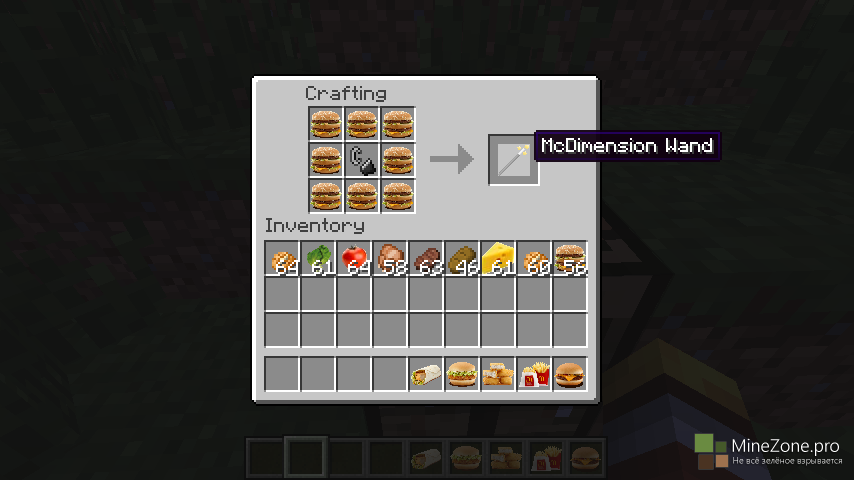Select the flint and steel in the crafting grid
The image size is (854, 480).
[x=362, y=159]
